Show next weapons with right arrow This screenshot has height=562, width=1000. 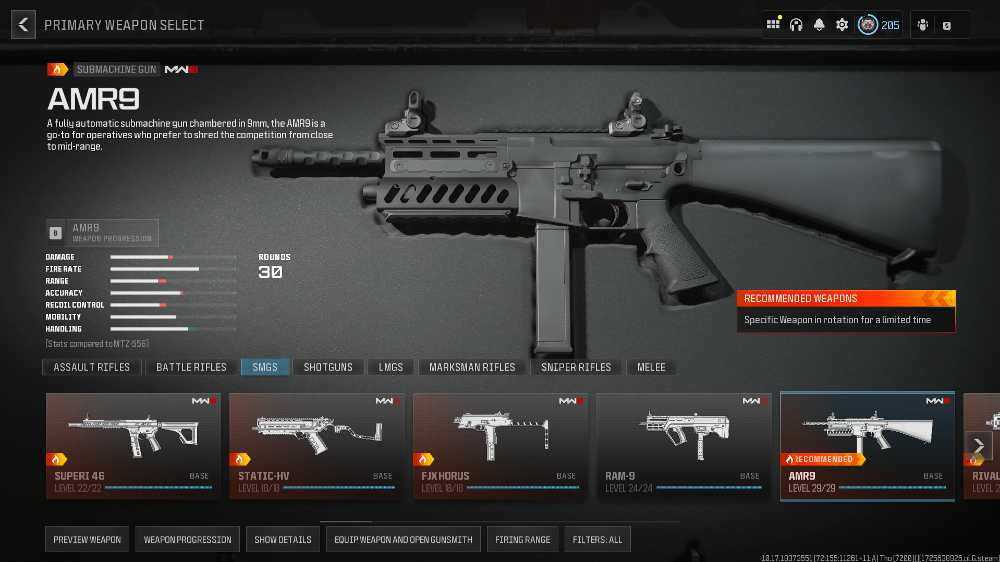click(x=978, y=446)
